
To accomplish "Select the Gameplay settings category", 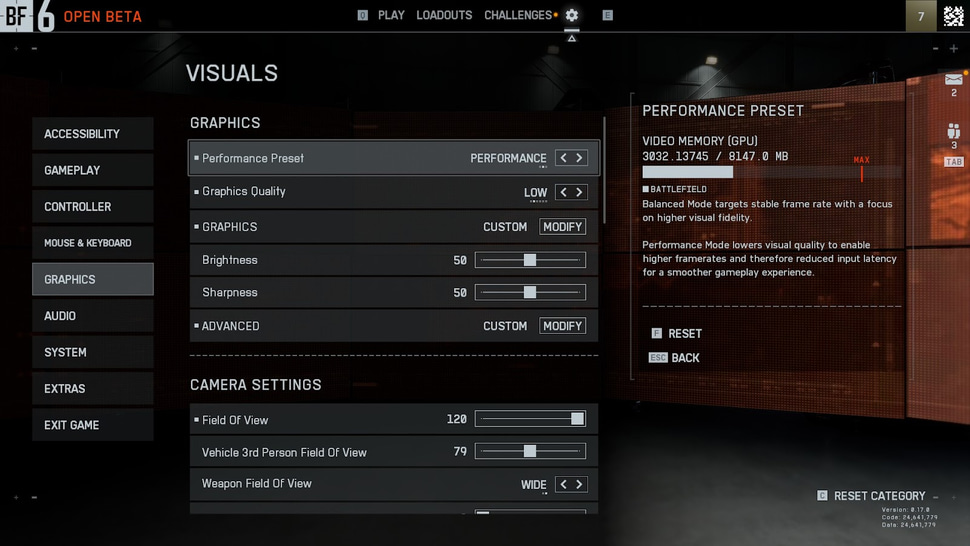I will tap(92, 170).
